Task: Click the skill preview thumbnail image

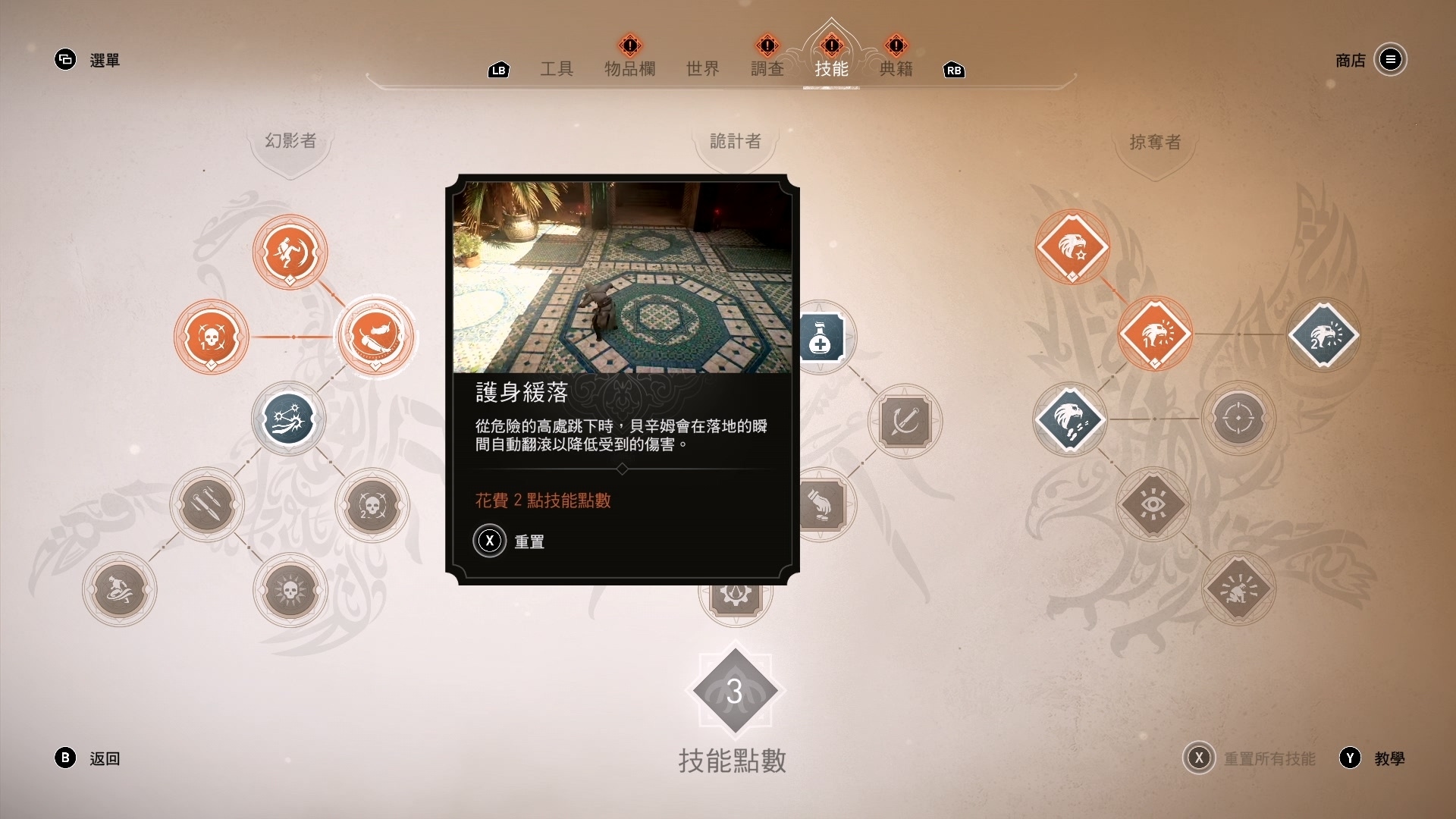Action: point(623,277)
